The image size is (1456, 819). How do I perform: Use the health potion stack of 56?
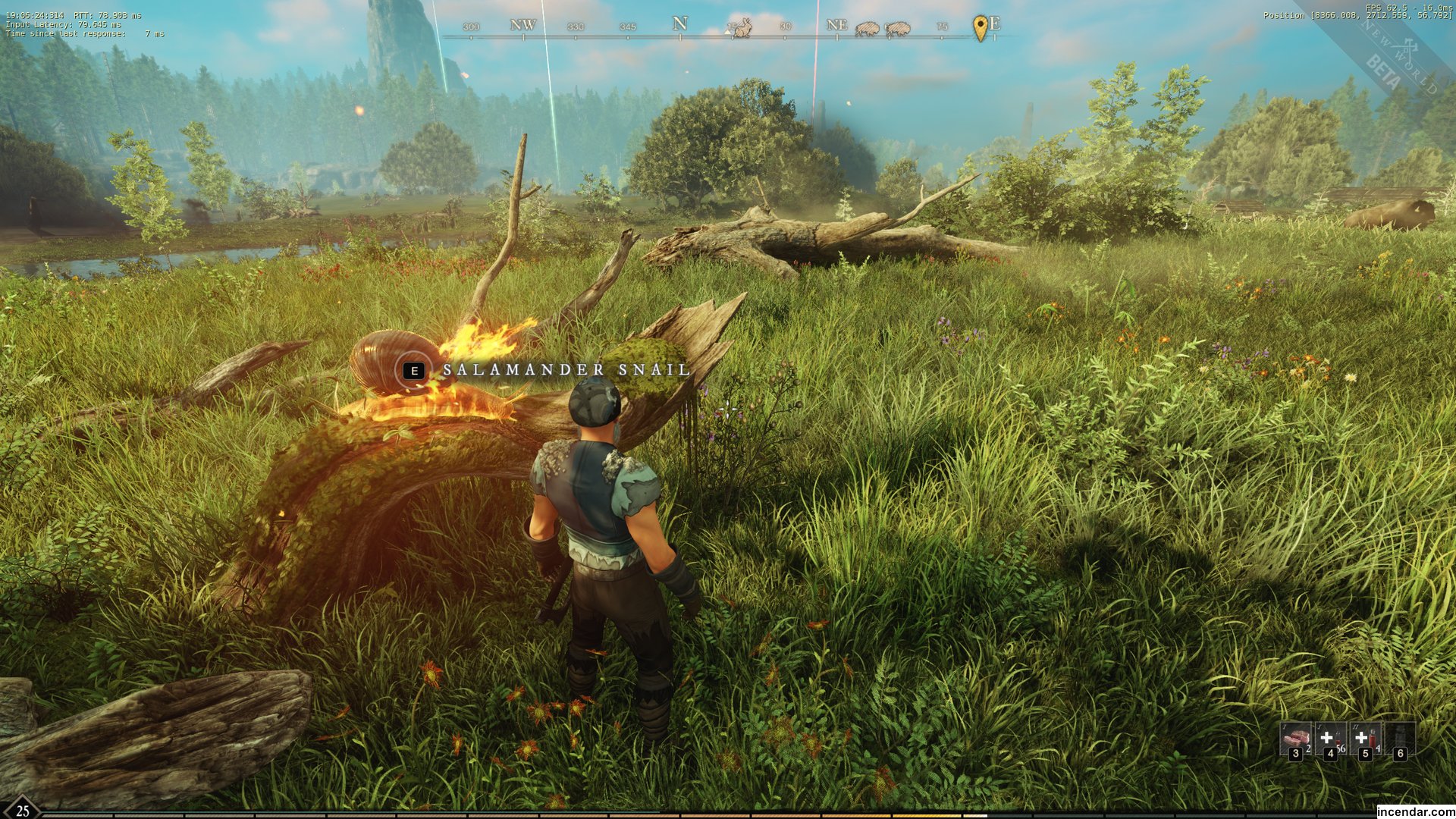(1329, 738)
